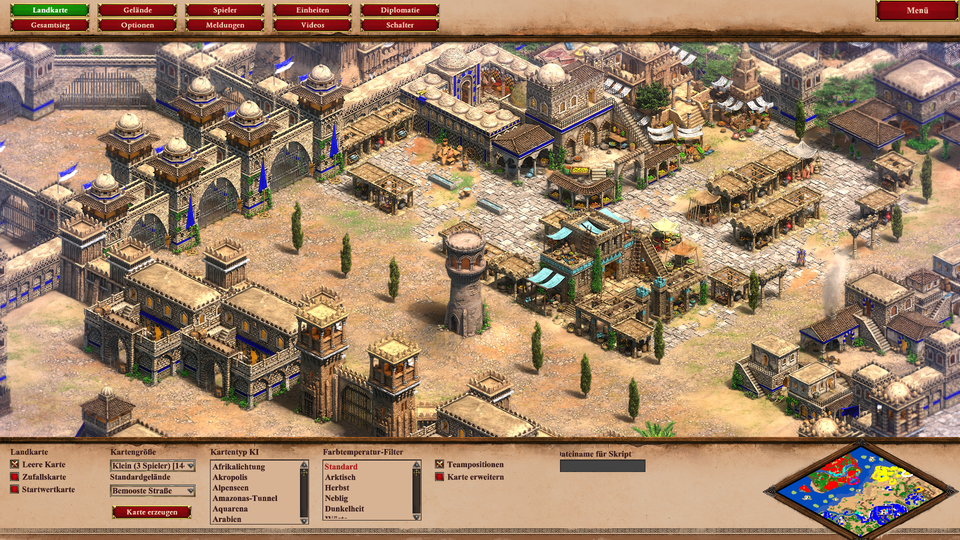Open the Gesamtsieg tab
The height and width of the screenshot is (540, 960).
tap(49, 24)
